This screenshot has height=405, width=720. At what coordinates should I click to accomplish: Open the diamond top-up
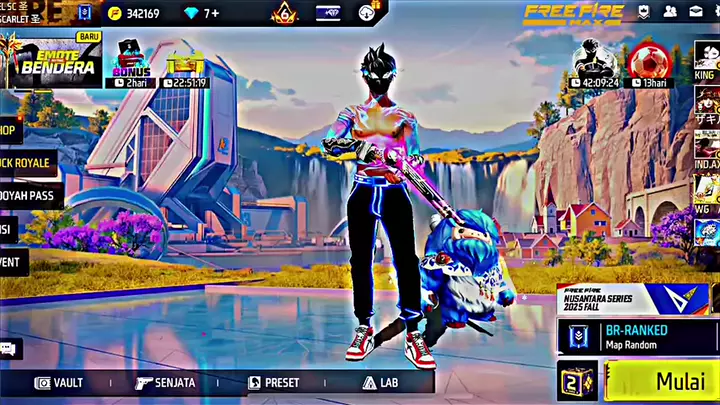(203, 14)
